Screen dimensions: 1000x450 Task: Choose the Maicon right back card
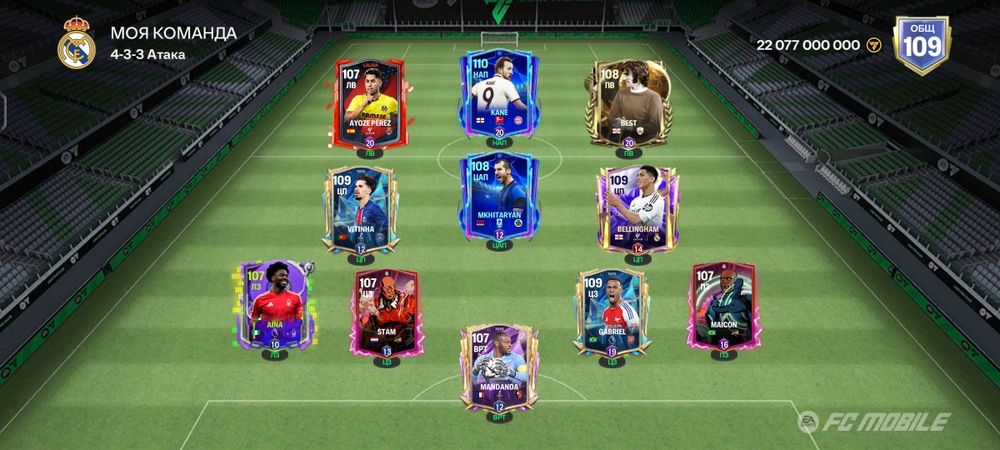(722, 303)
